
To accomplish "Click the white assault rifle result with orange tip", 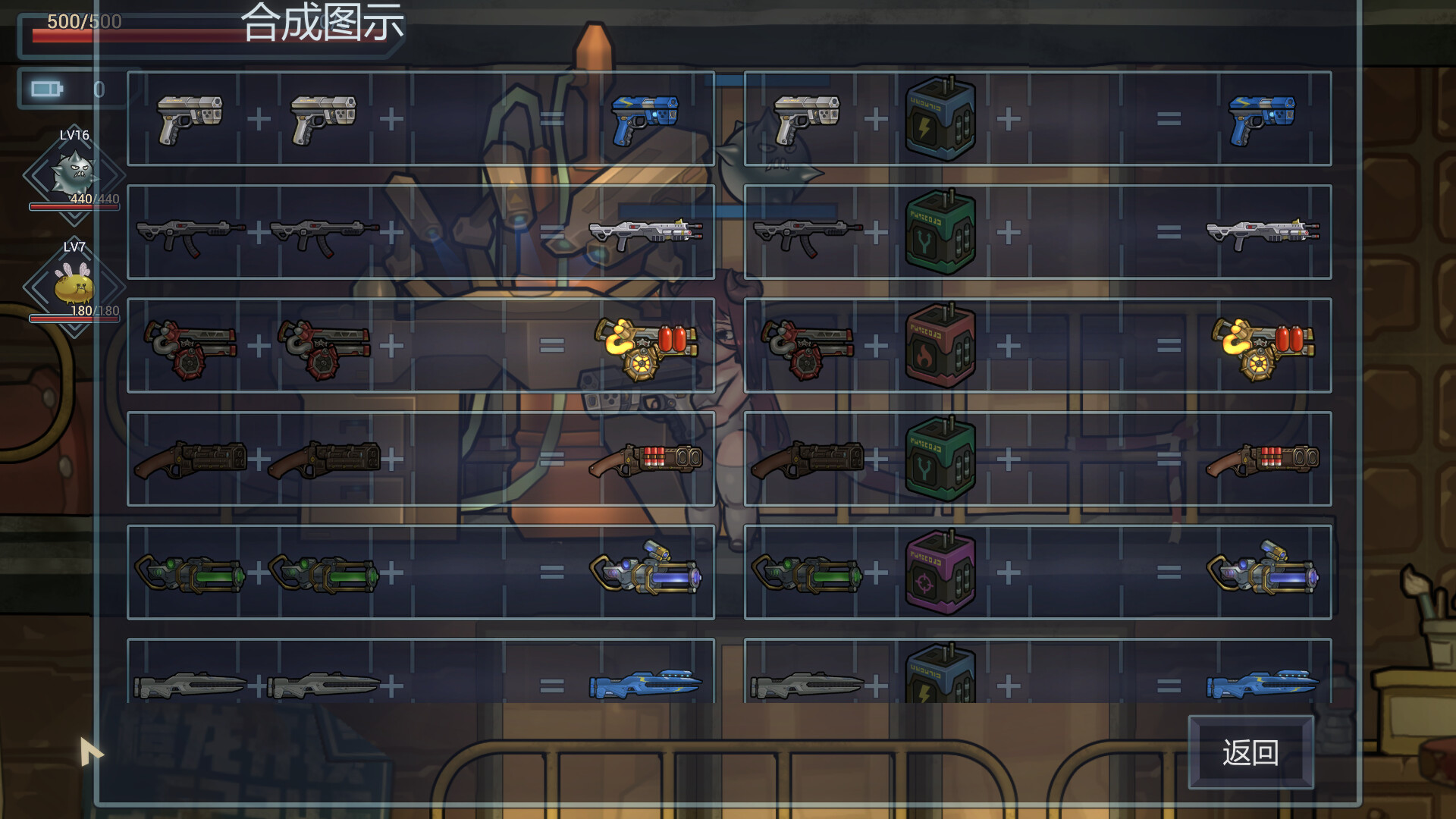I will pos(645,230).
